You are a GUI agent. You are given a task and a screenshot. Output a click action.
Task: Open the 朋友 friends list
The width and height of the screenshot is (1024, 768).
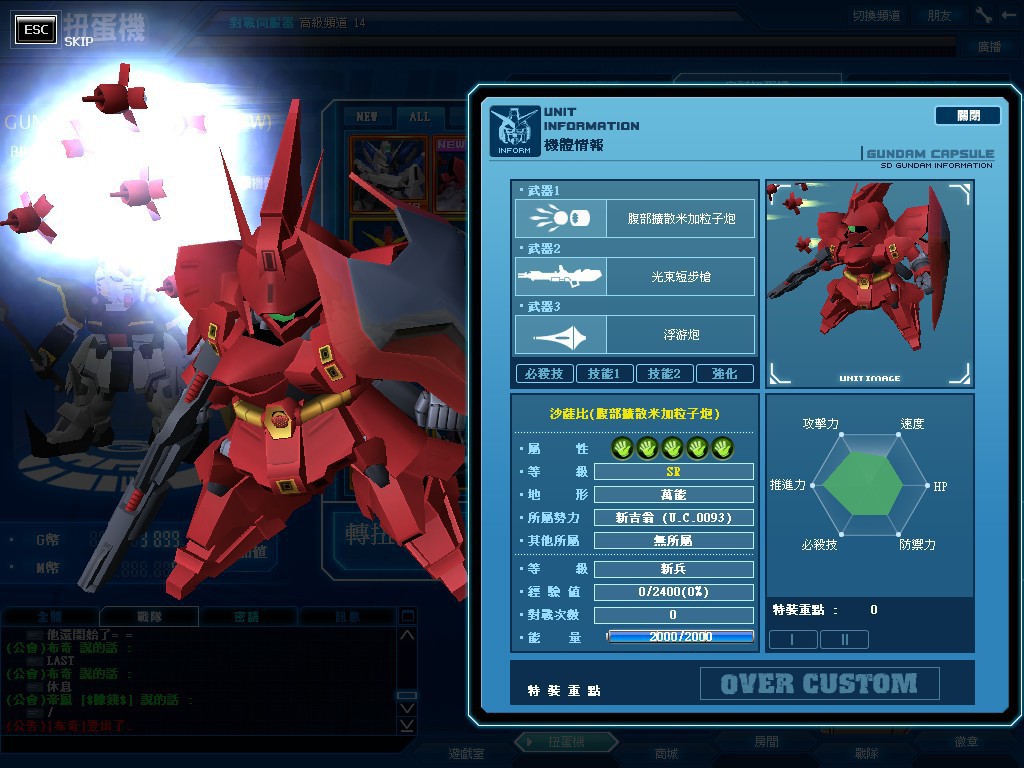pos(939,16)
